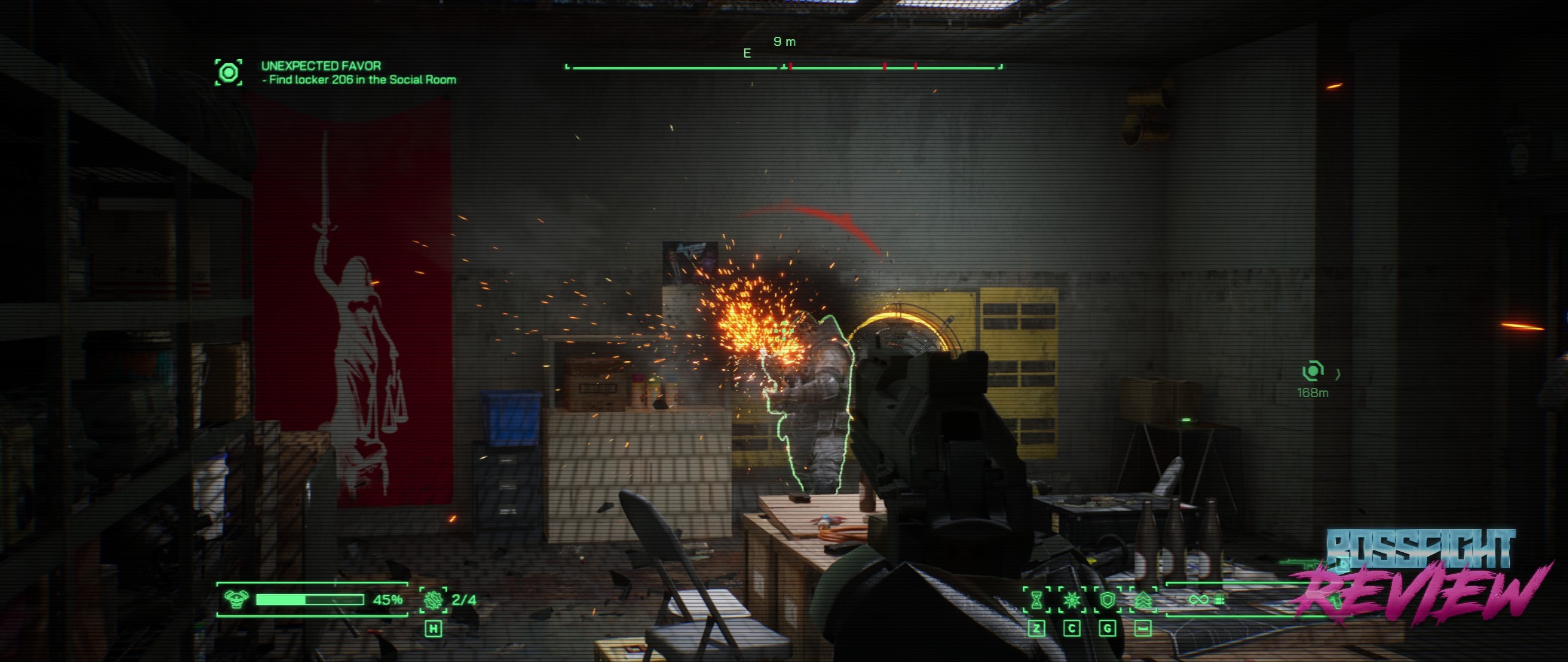Activate the shield armor ability
The image size is (1568, 662).
pos(1107,600)
